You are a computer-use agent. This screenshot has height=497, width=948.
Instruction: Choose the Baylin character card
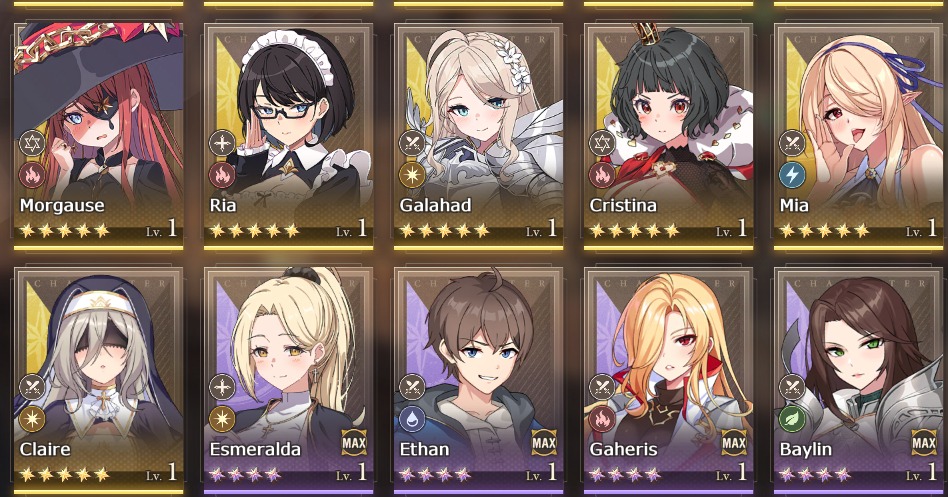858,375
